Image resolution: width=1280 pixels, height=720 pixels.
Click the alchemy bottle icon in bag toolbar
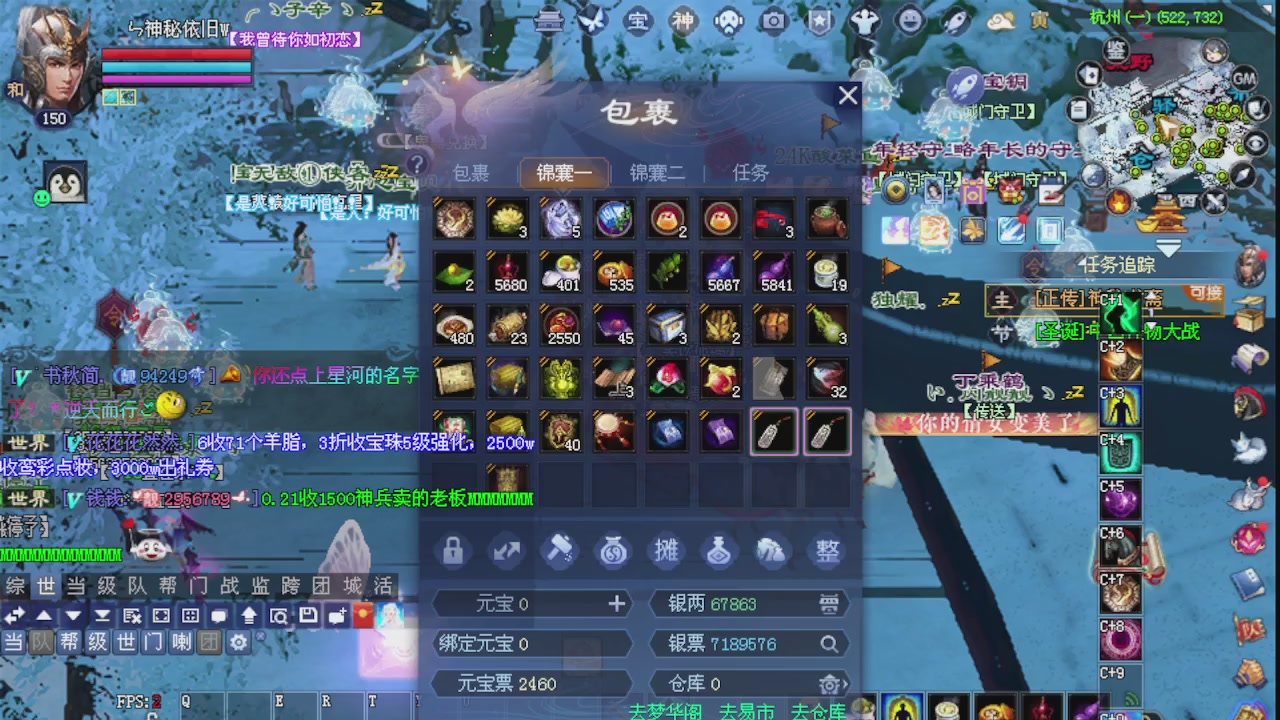(x=719, y=550)
